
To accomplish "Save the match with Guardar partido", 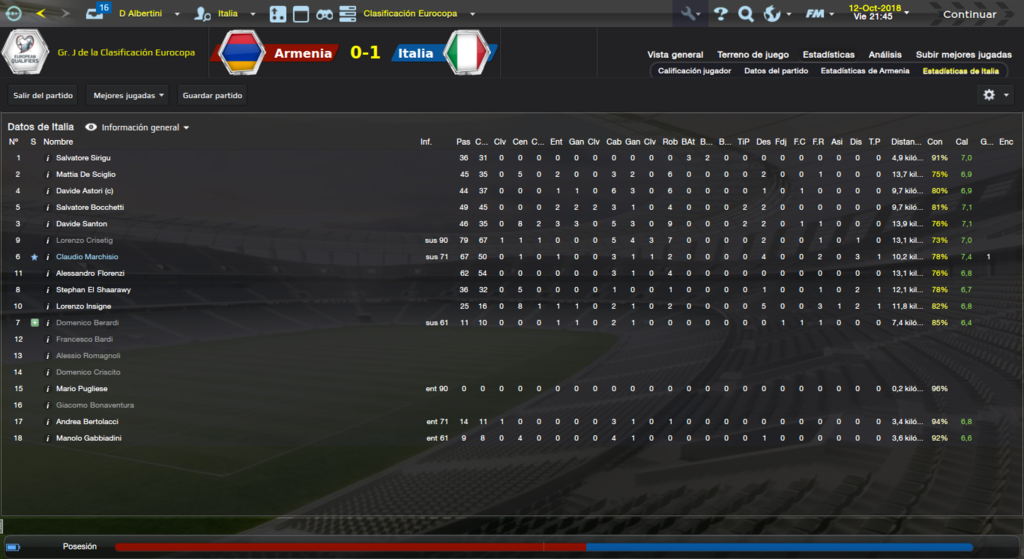I will [x=211, y=96].
